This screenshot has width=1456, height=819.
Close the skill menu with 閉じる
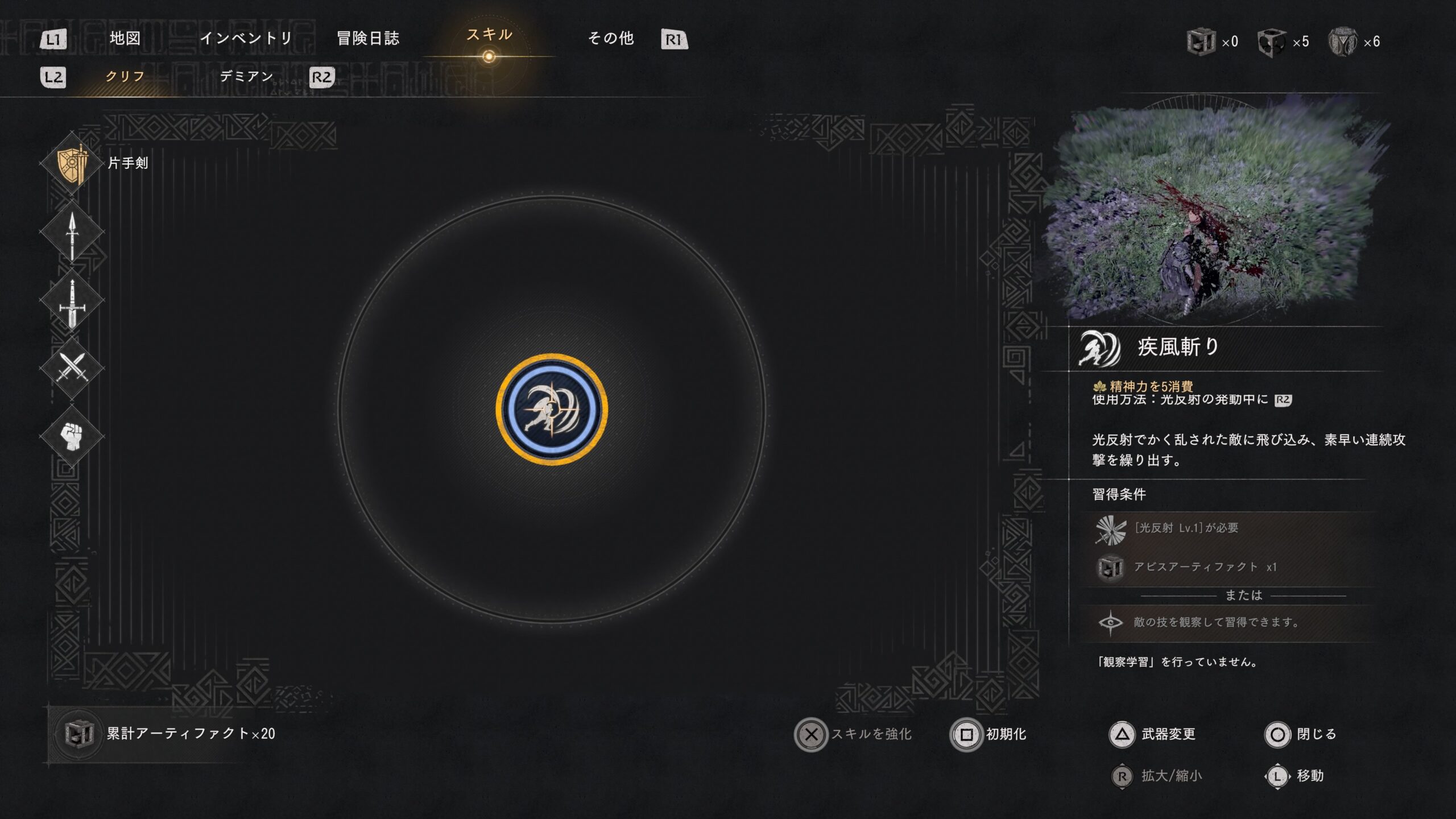click(x=1301, y=734)
